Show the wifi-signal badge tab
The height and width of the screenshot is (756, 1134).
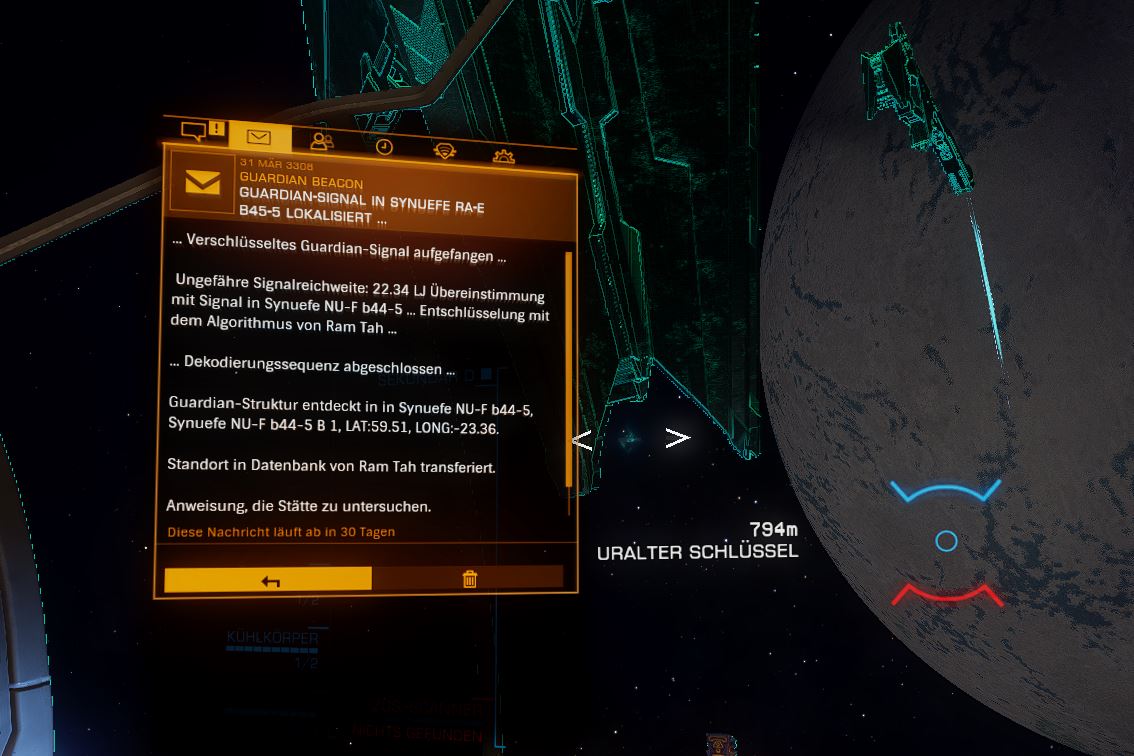[444, 151]
